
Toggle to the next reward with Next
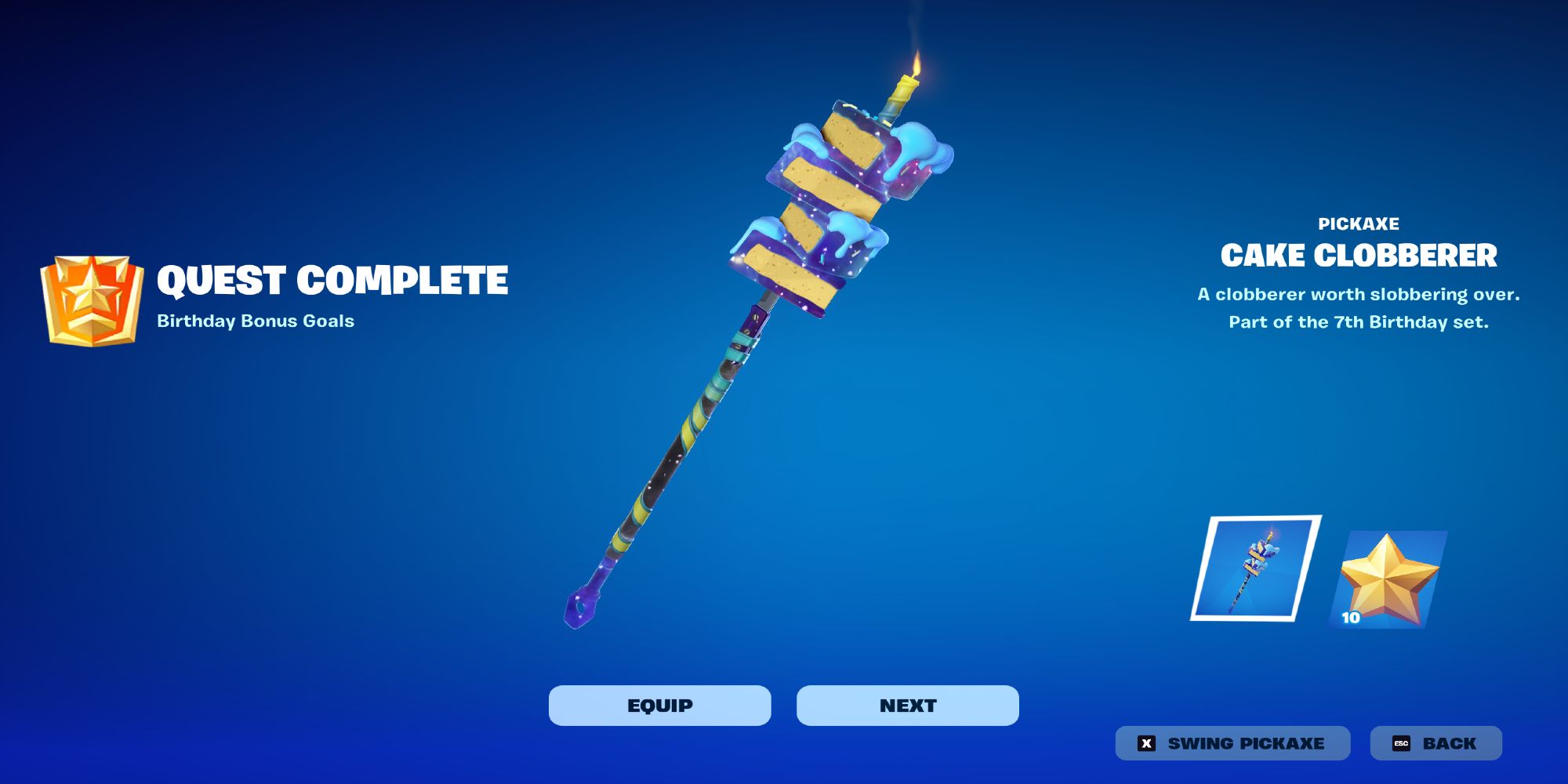909,704
